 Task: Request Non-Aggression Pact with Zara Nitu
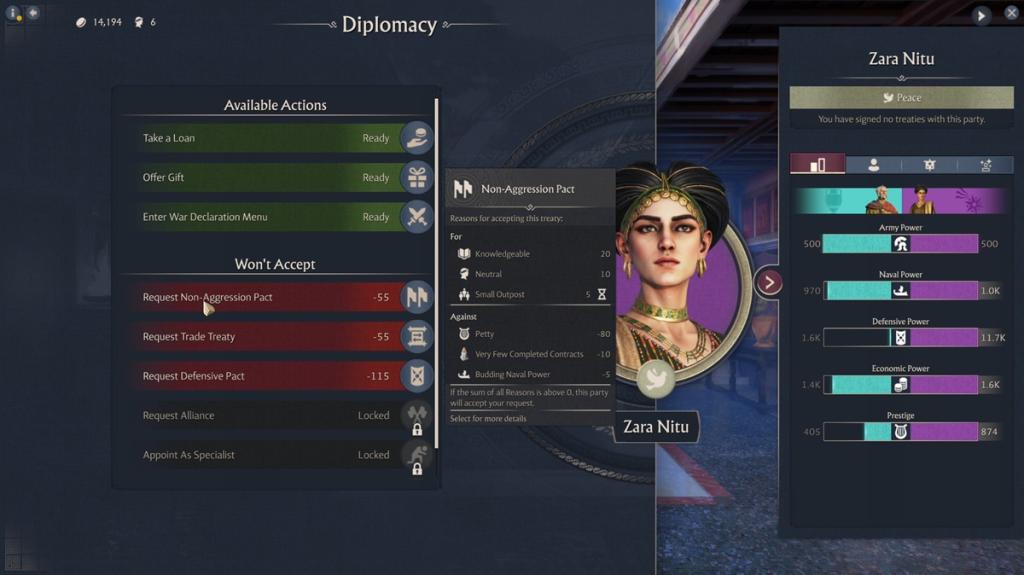(270, 297)
